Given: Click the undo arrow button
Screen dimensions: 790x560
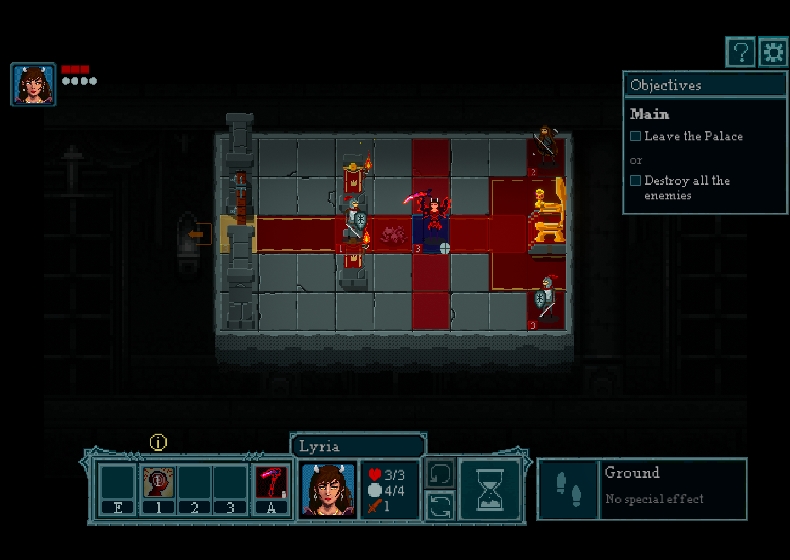Looking at the screenshot, I should pyautogui.click(x=440, y=473).
